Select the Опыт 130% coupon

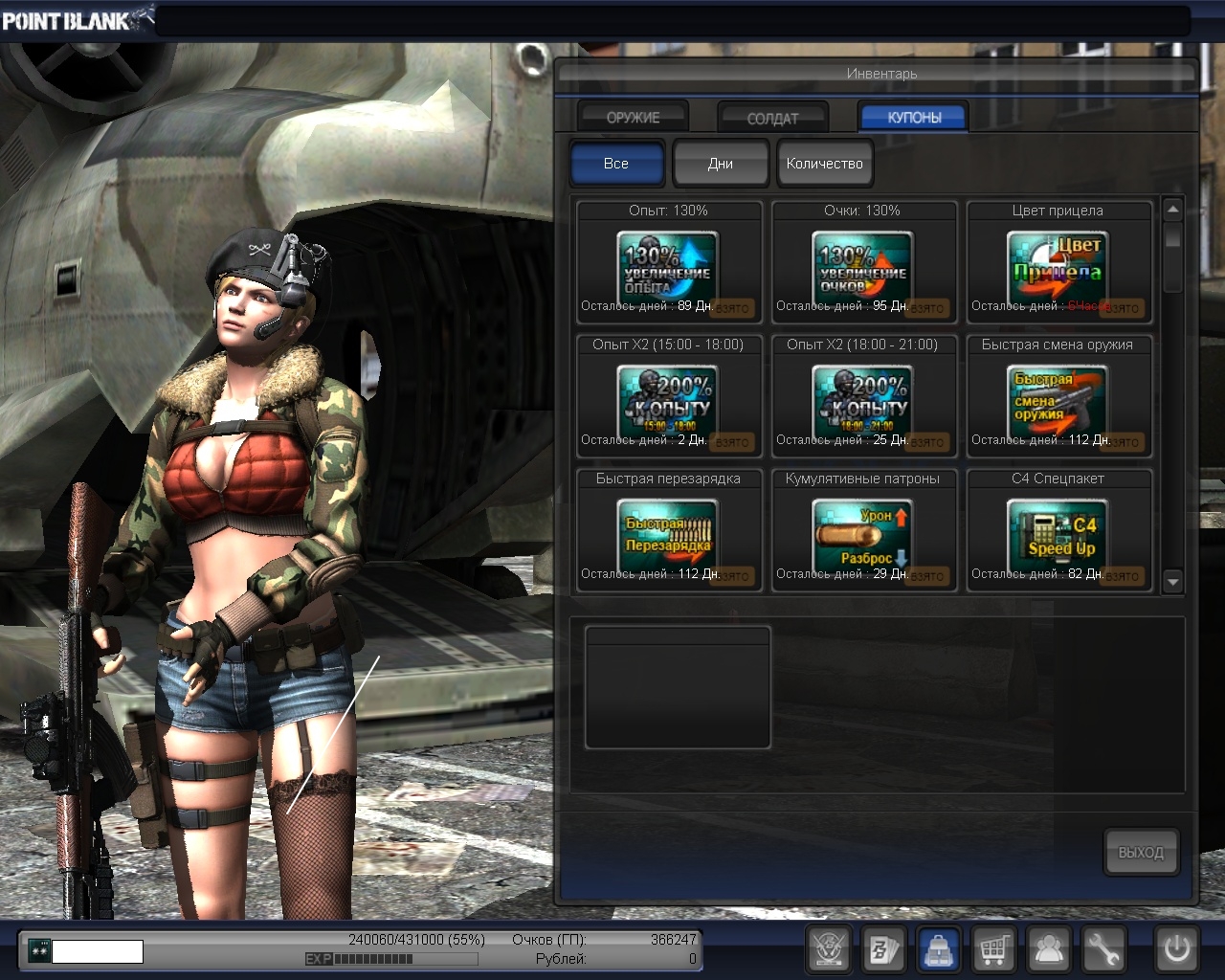pyautogui.click(x=668, y=263)
